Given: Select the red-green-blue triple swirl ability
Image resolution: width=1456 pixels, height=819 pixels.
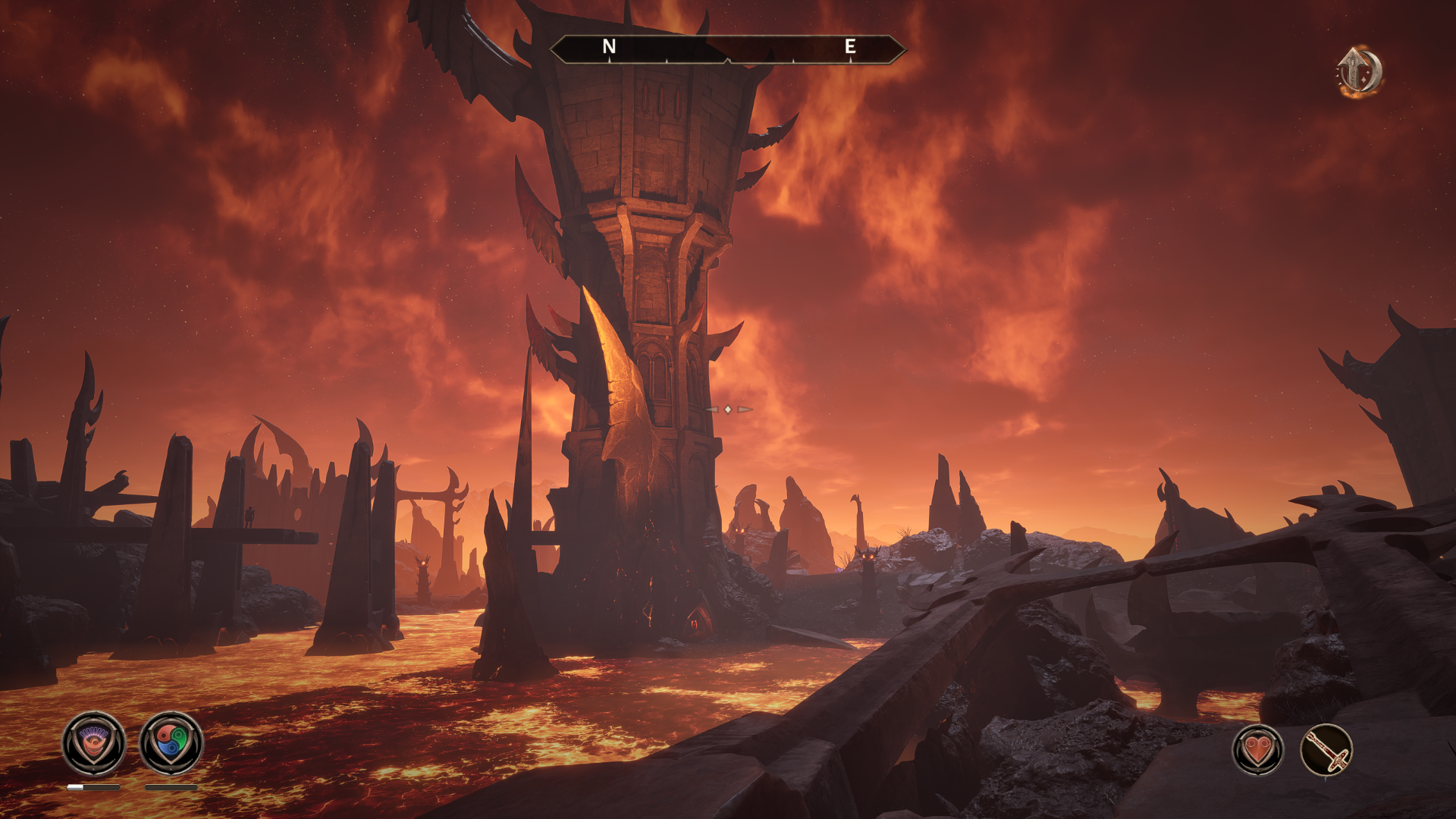Looking at the screenshot, I should point(171,743).
